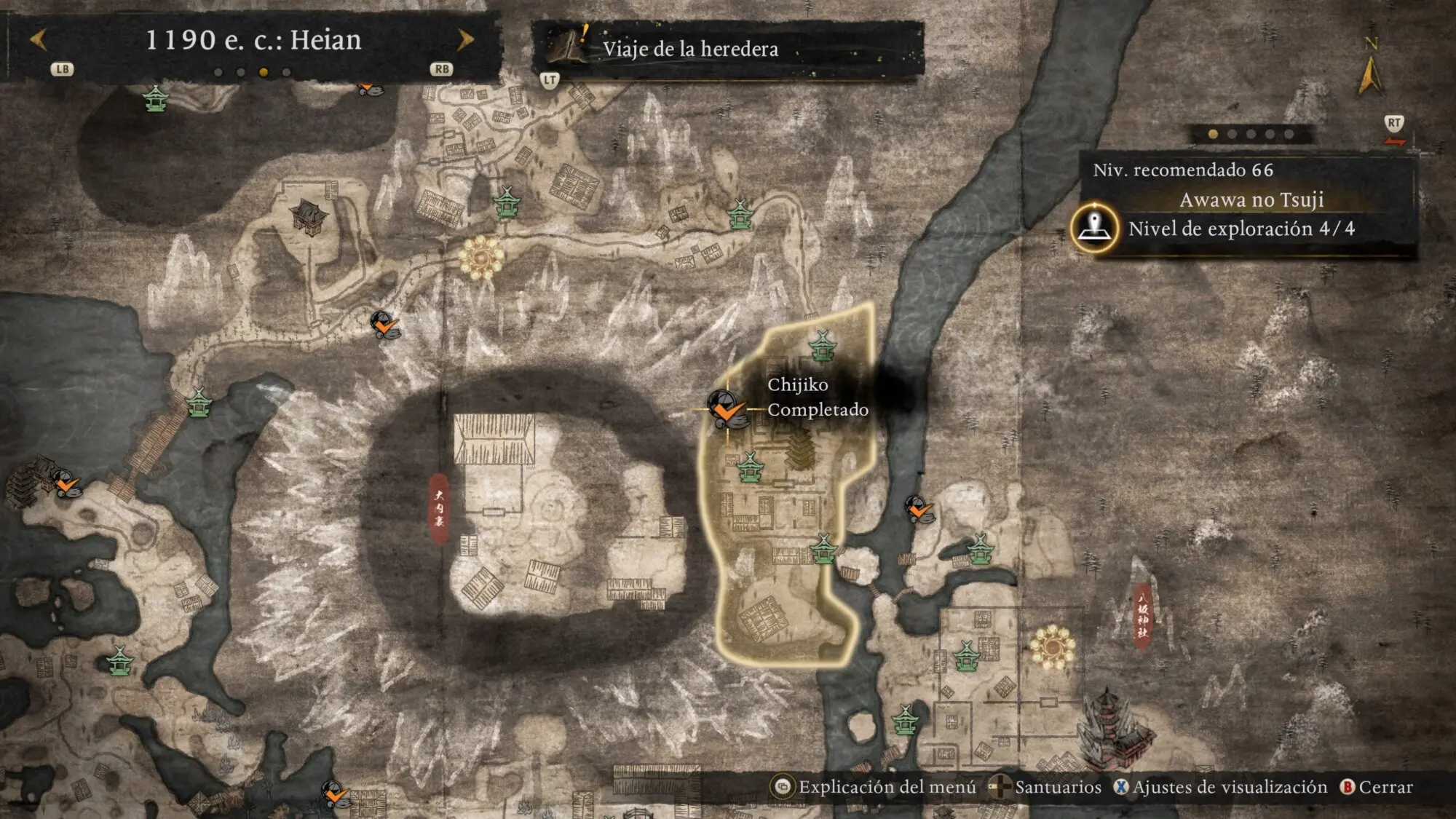The height and width of the screenshot is (819, 1456).
Task: Click the exploration level map pin icon
Action: (x=1094, y=228)
